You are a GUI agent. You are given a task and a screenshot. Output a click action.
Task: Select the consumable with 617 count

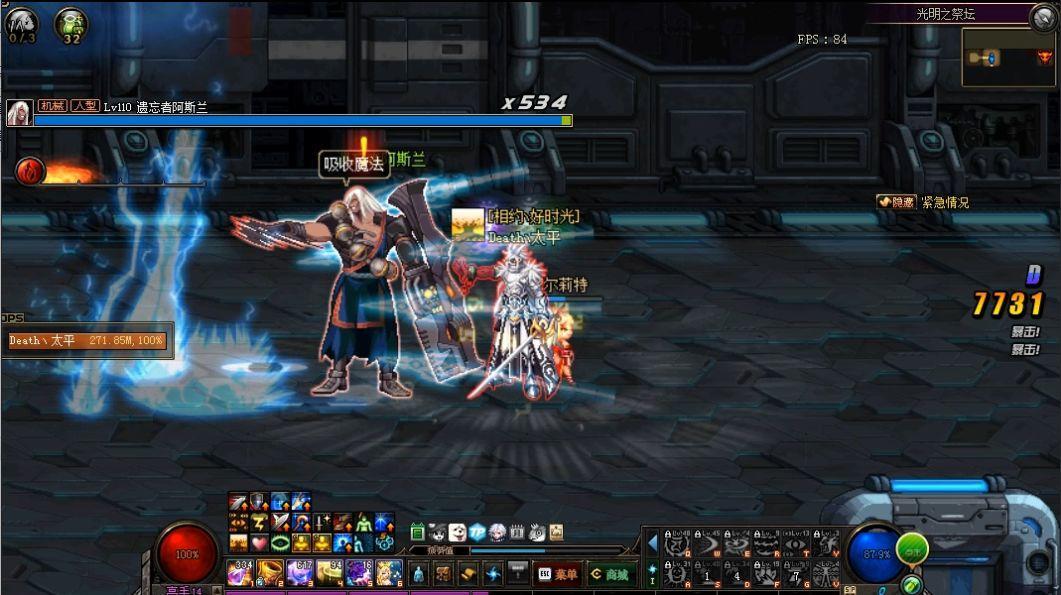coord(300,573)
